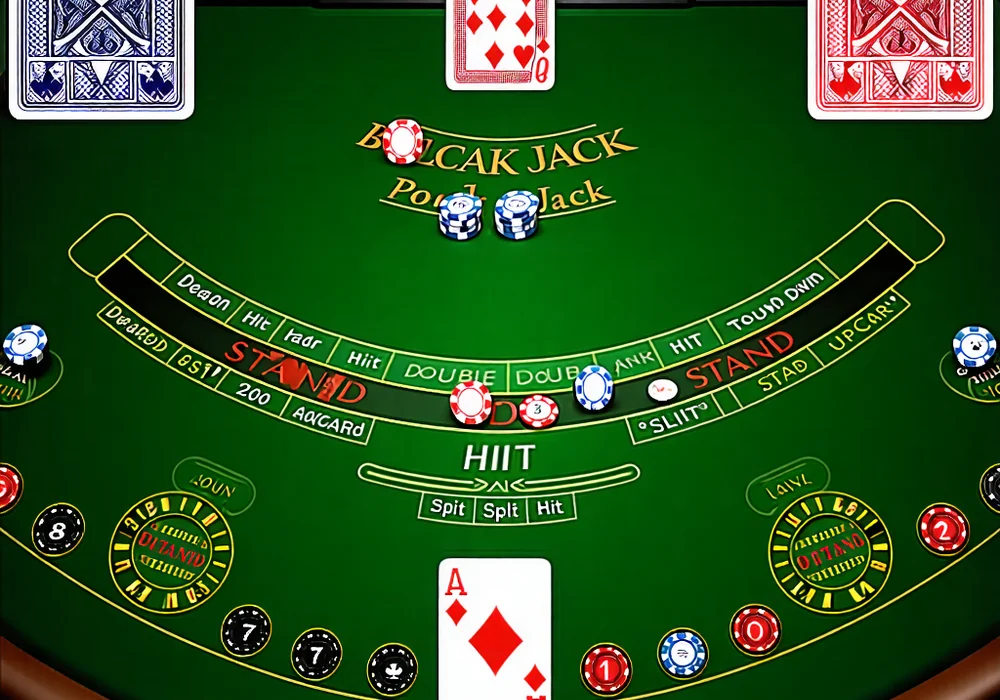This screenshot has height=700, width=1000.
Task: Click the large HIIT label
Action: click(x=499, y=458)
